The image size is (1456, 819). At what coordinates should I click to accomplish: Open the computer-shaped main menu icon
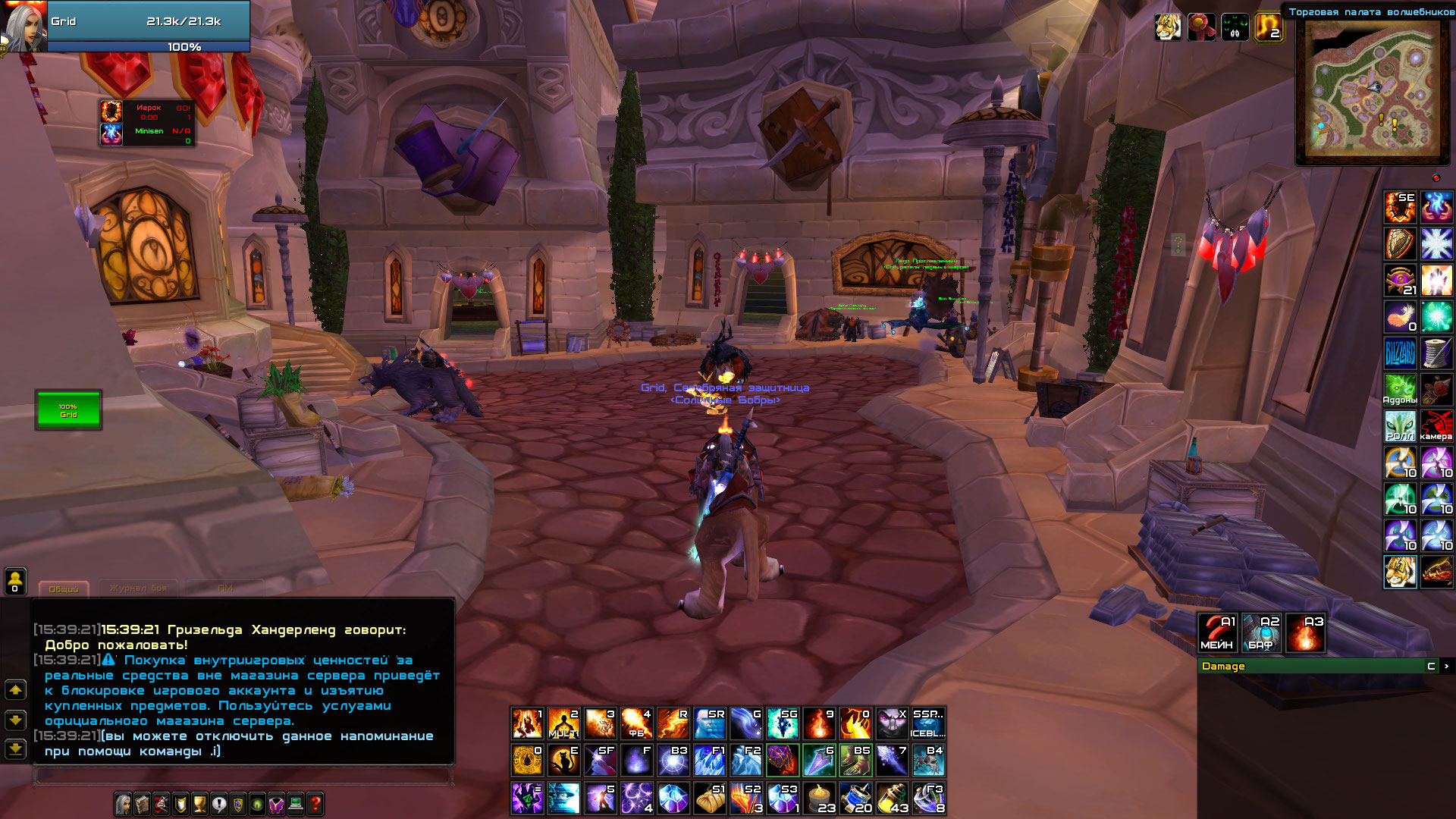(295, 805)
